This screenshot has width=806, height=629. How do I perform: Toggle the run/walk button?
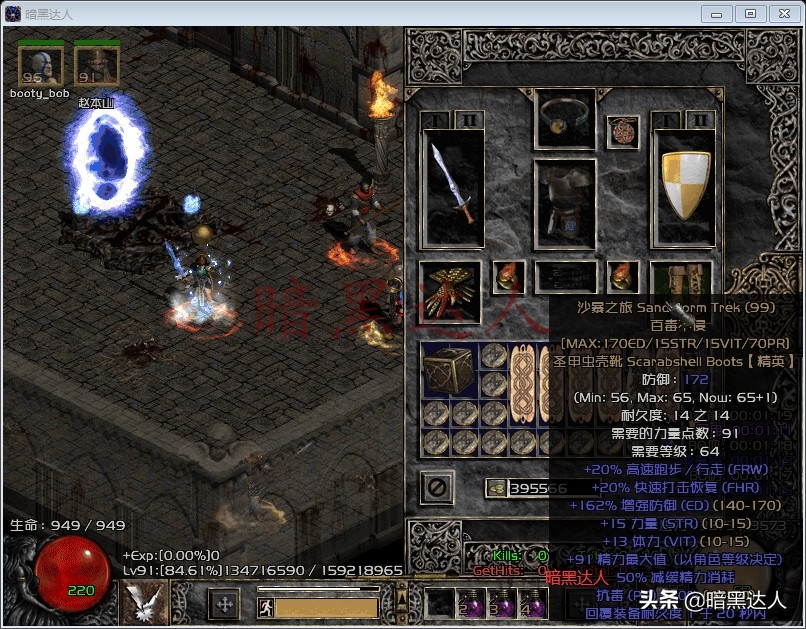(x=266, y=606)
